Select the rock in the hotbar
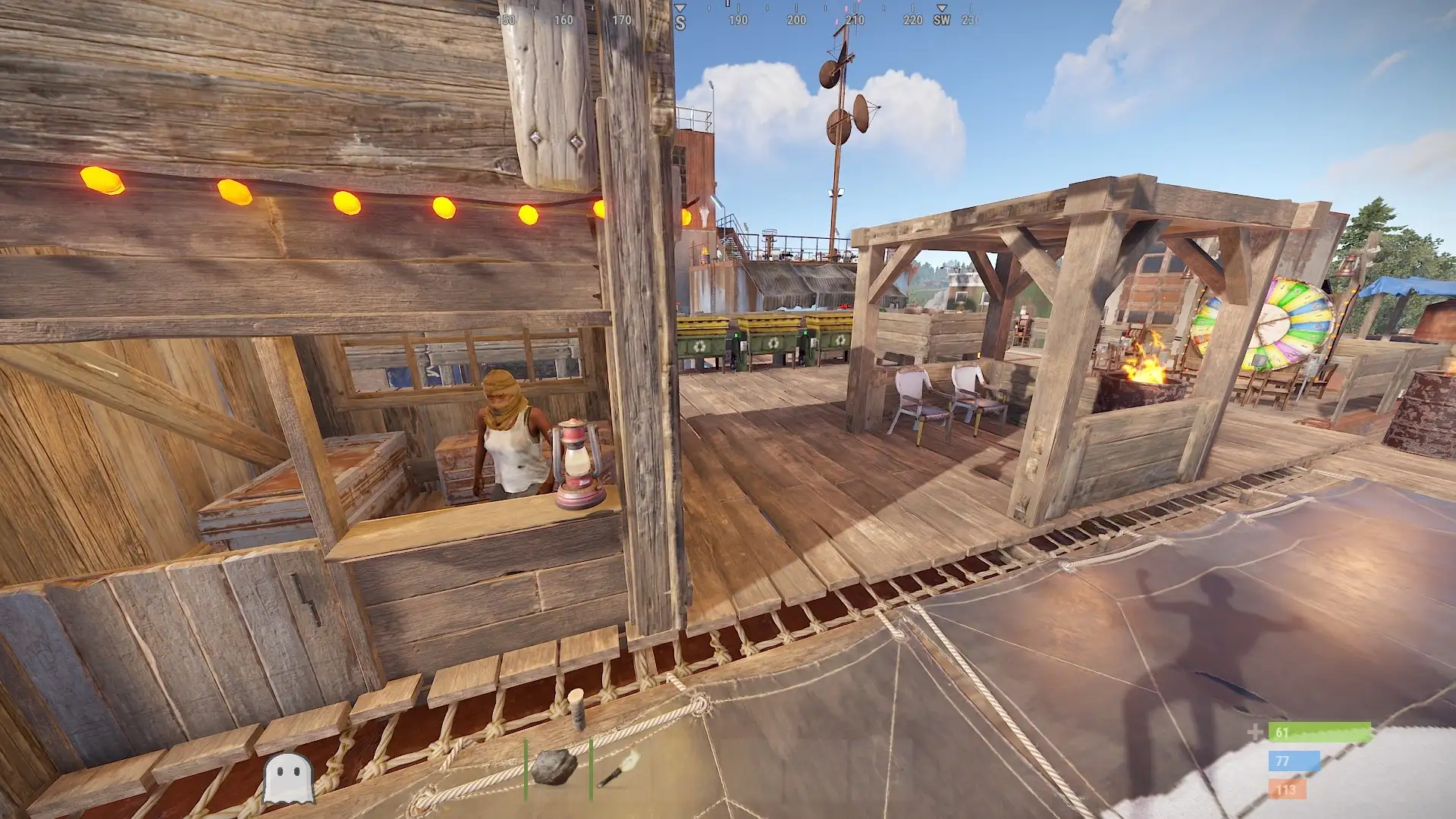The width and height of the screenshot is (1456, 819). coord(554,767)
